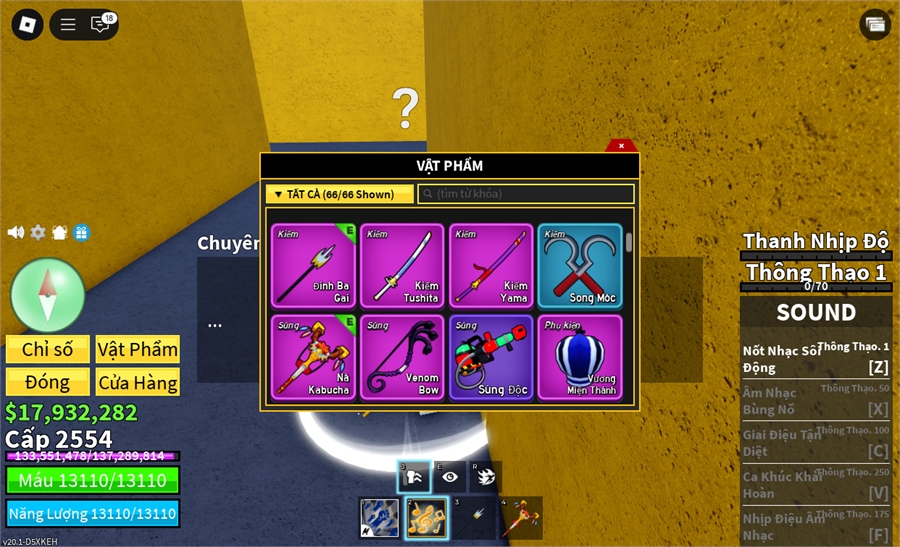This screenshot has height=547, width=900.
Task: Select the music note hotbar slot
Action: (425, 518)
